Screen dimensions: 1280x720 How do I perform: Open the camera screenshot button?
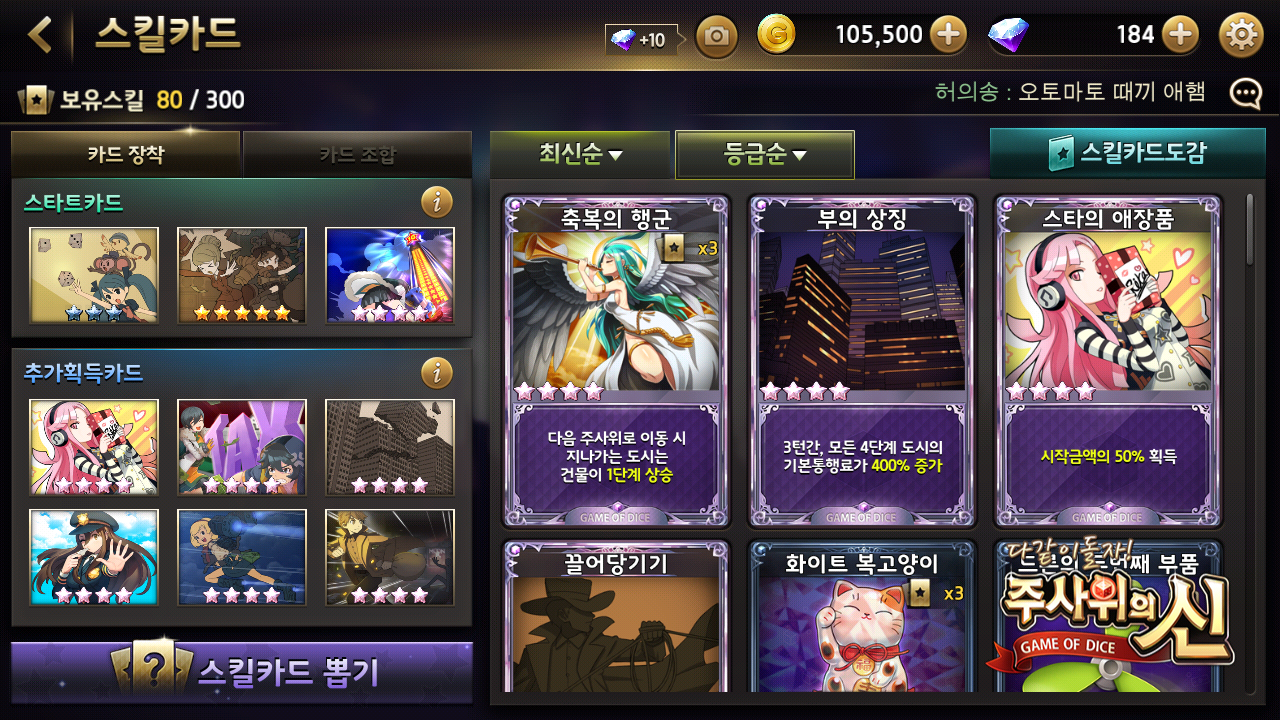click(716, 37)
